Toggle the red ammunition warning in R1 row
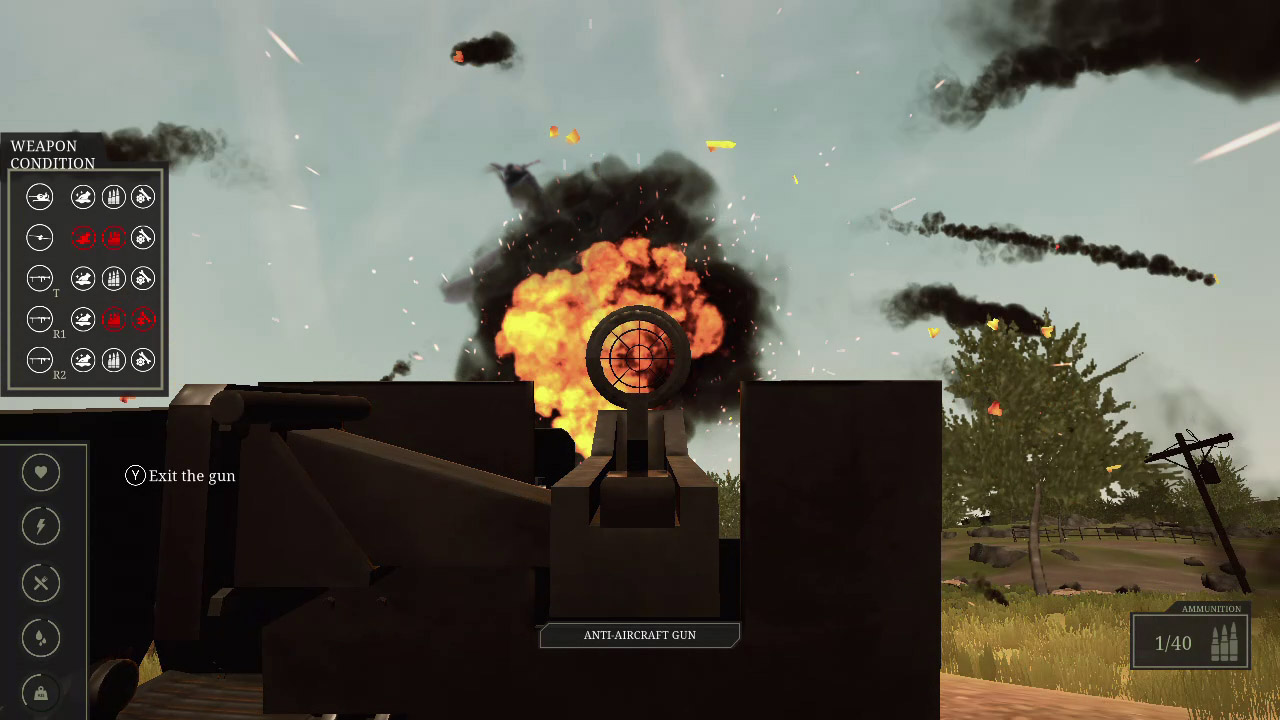1280x720 pixels. [113, 319]
